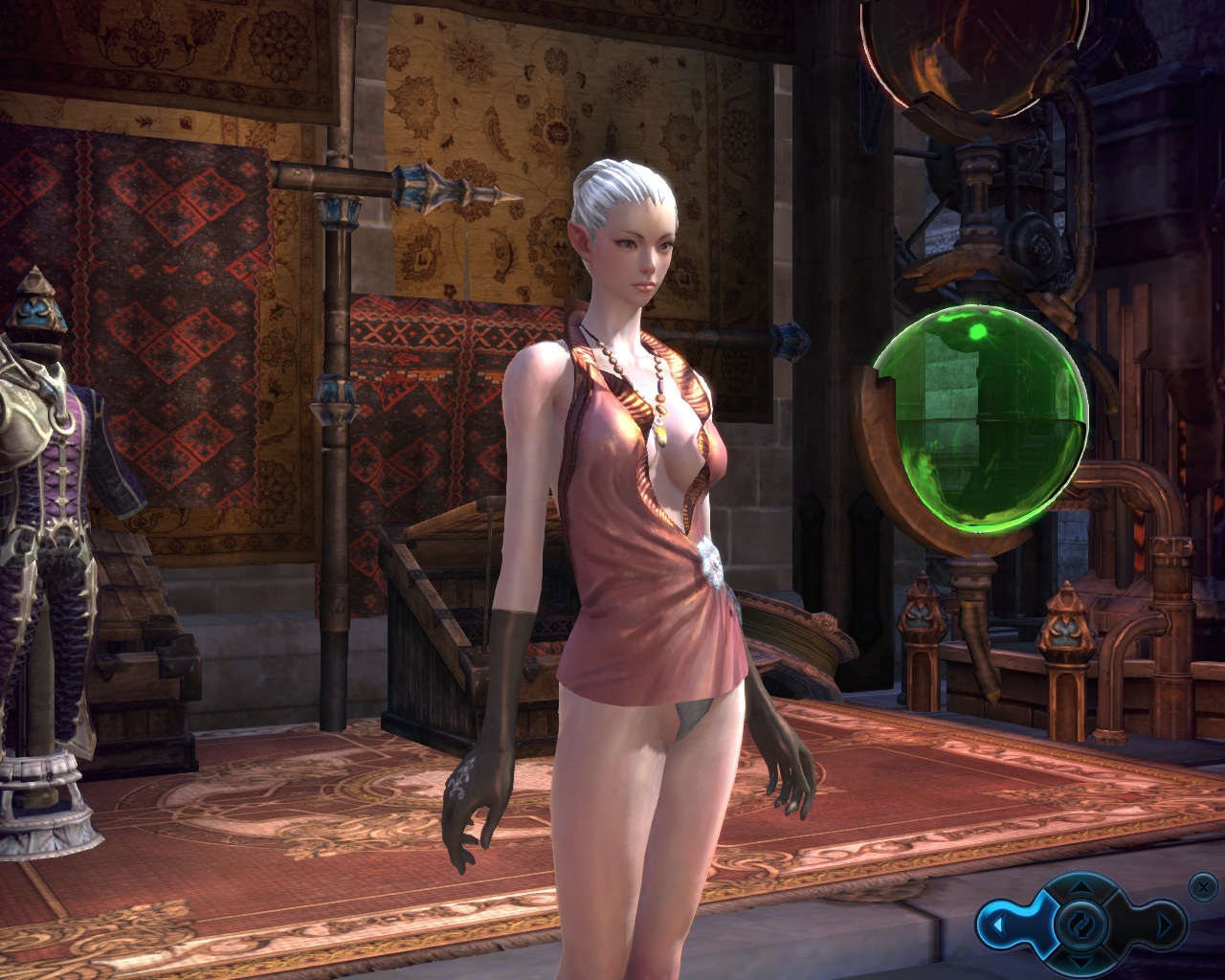
Task: Click the highlighted left arrow camera button
Action: coord(998,925)
